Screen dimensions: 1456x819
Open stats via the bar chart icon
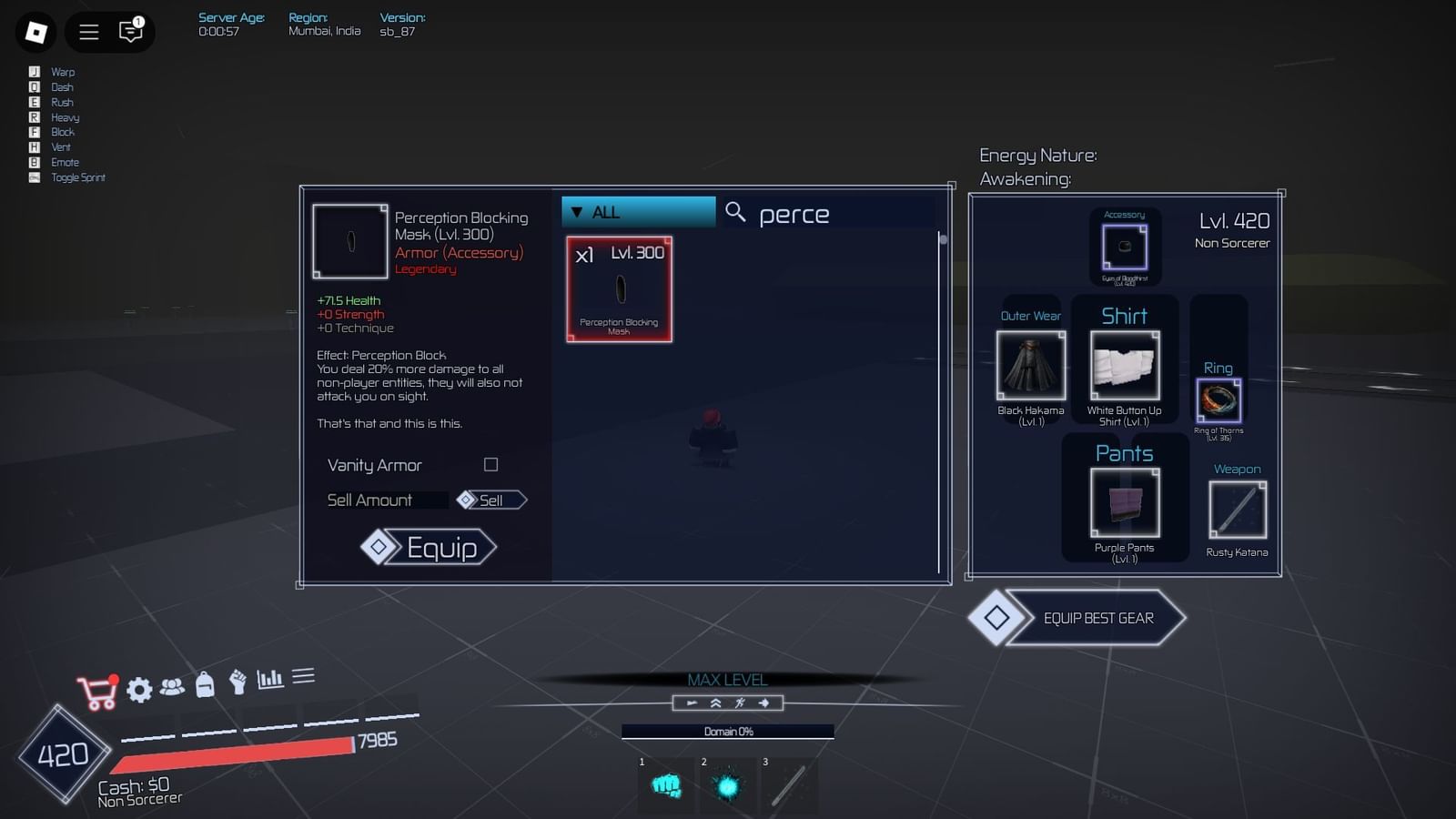268,677
